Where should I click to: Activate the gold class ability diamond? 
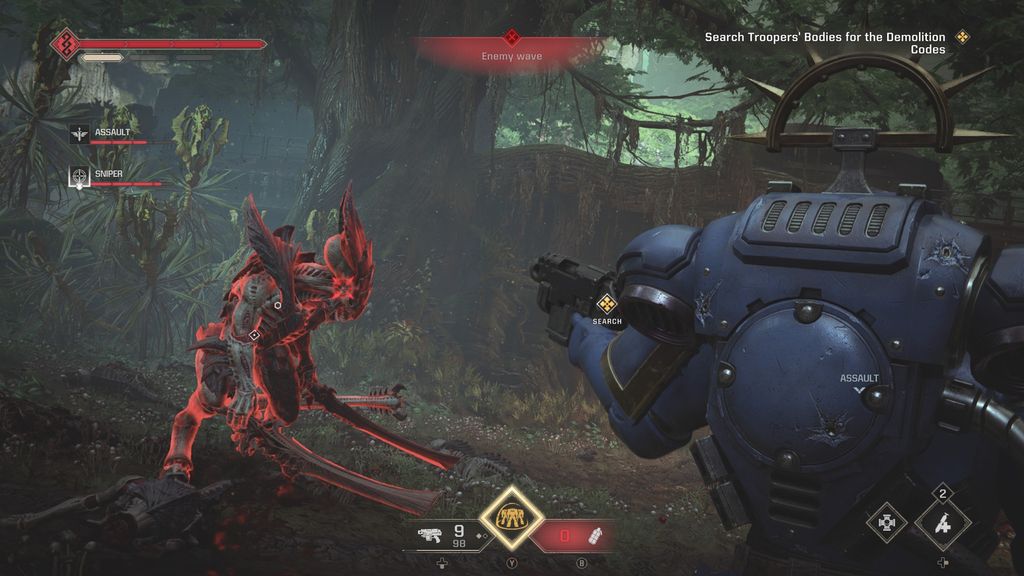(x=511, y=518)
